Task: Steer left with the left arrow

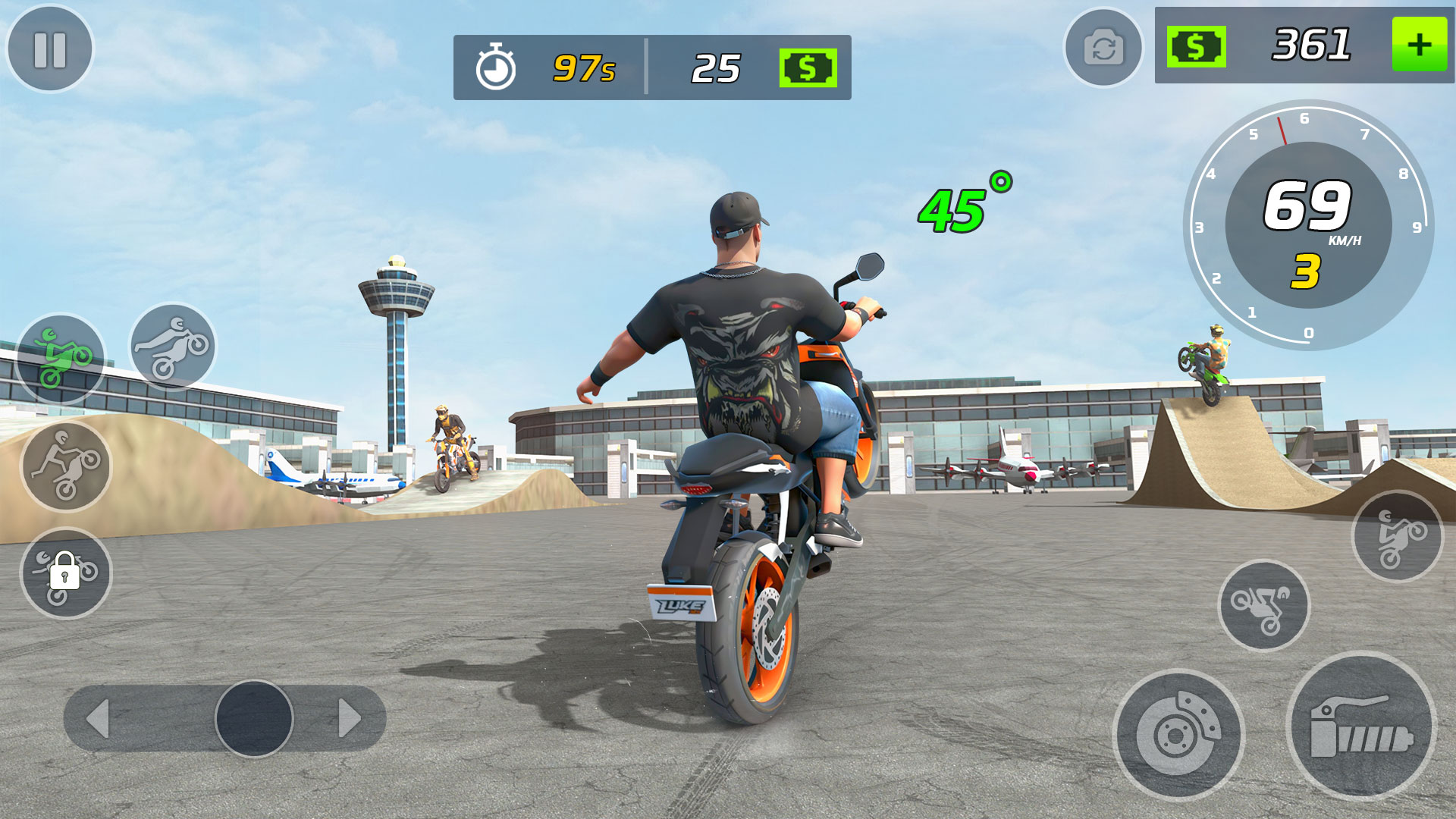Action: pos(99,718)
